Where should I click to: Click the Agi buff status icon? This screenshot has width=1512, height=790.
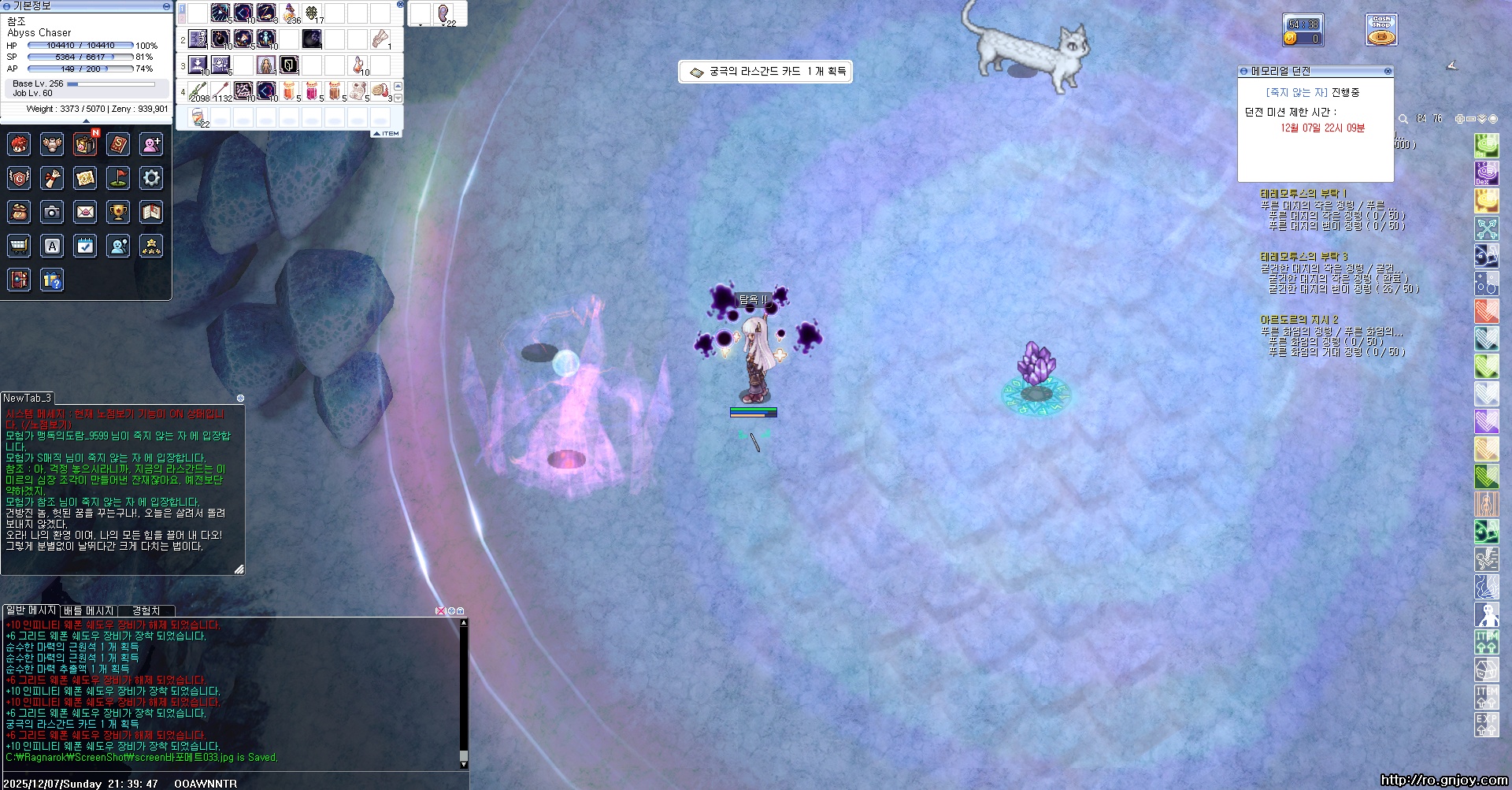pyautogui.click(x=1486, y=146)
